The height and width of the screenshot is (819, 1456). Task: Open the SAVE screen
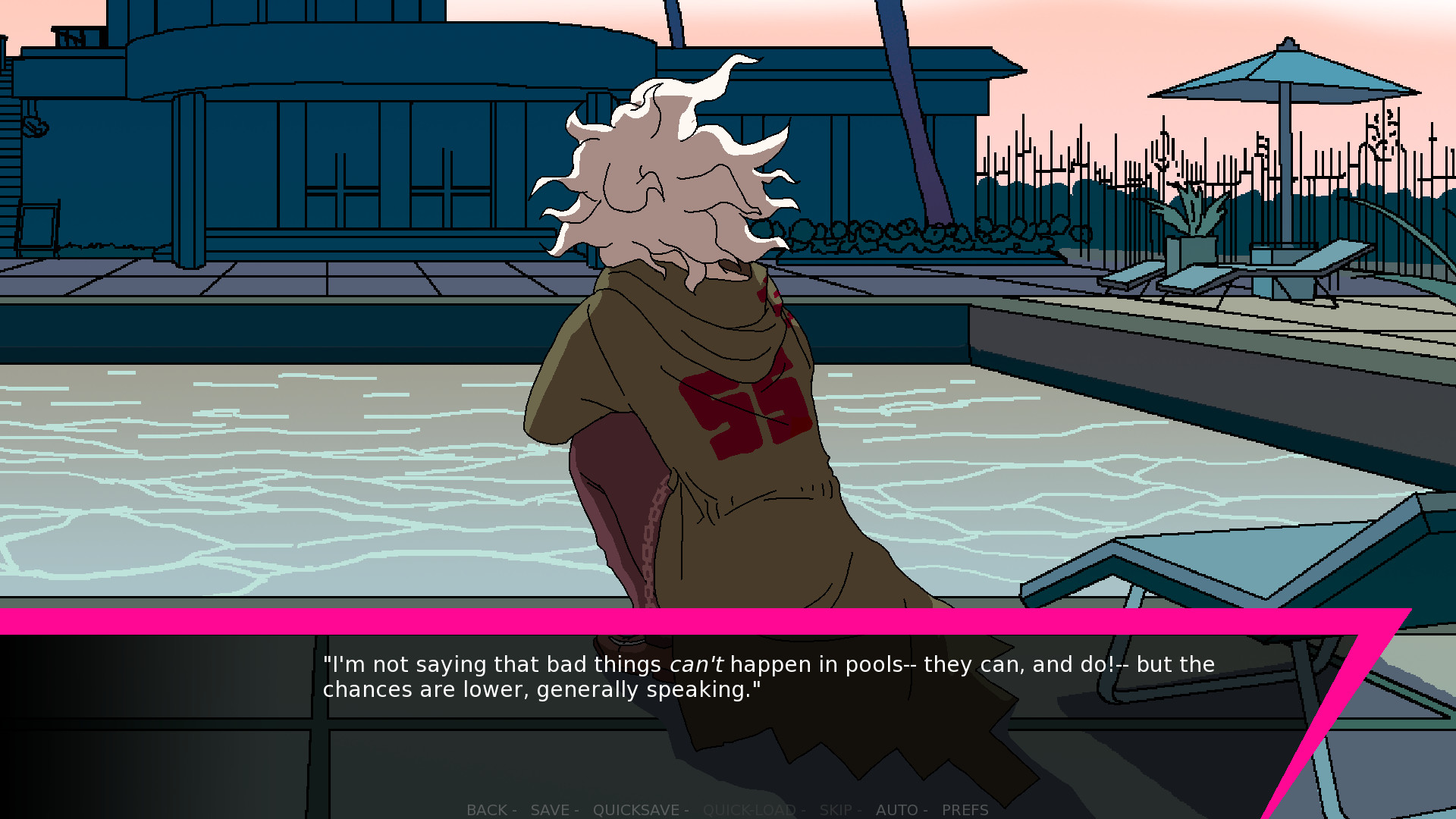pos(551,810)
